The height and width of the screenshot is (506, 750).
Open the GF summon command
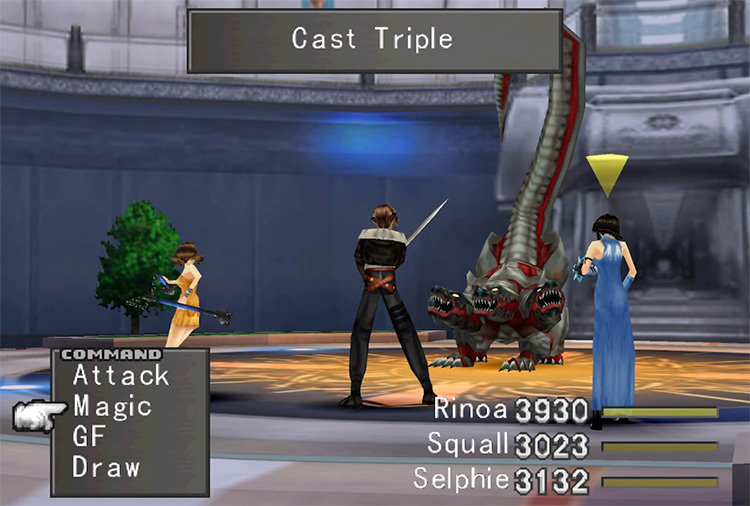click(89, 436)
